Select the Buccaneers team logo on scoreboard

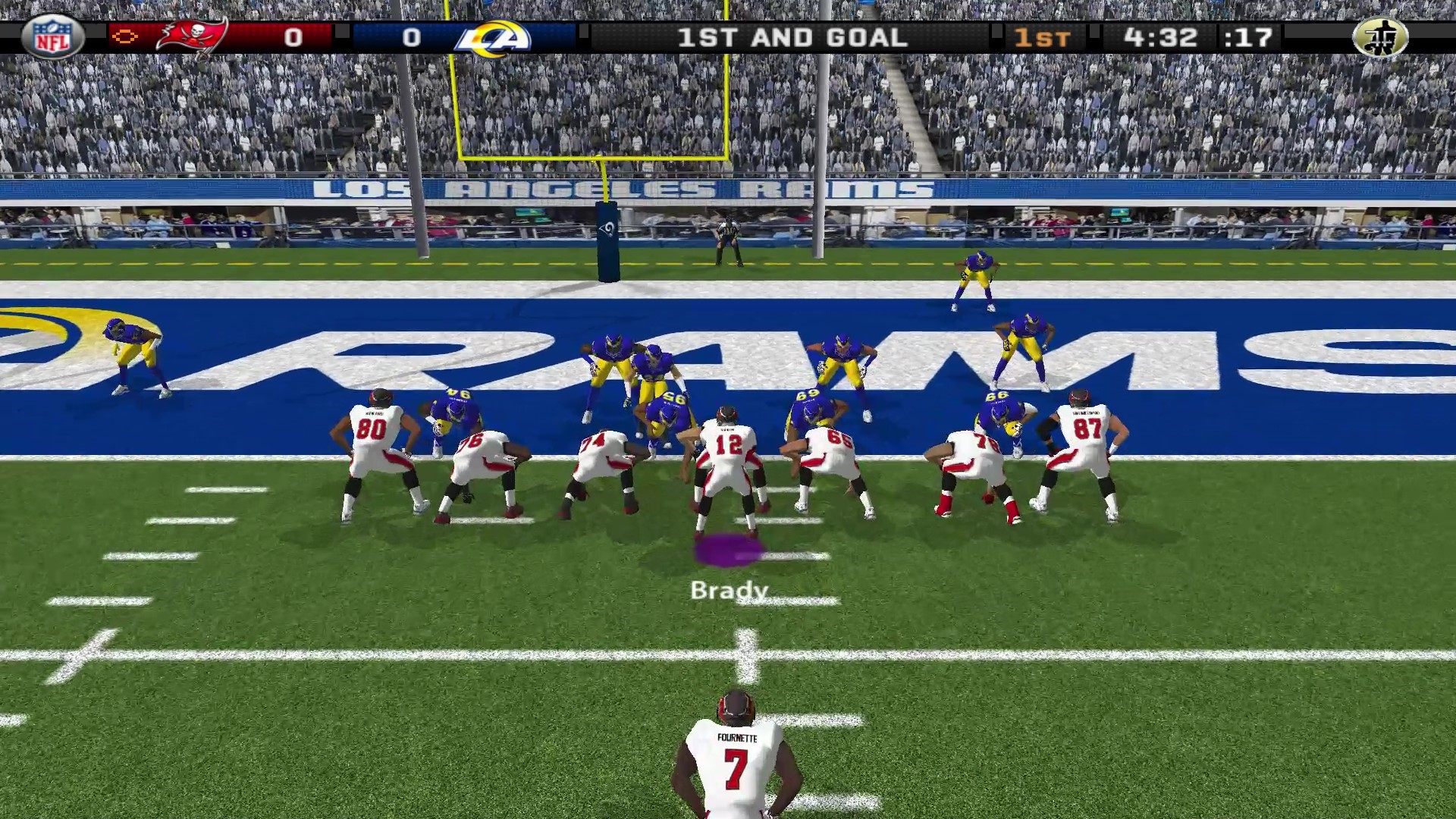(192, 36)
